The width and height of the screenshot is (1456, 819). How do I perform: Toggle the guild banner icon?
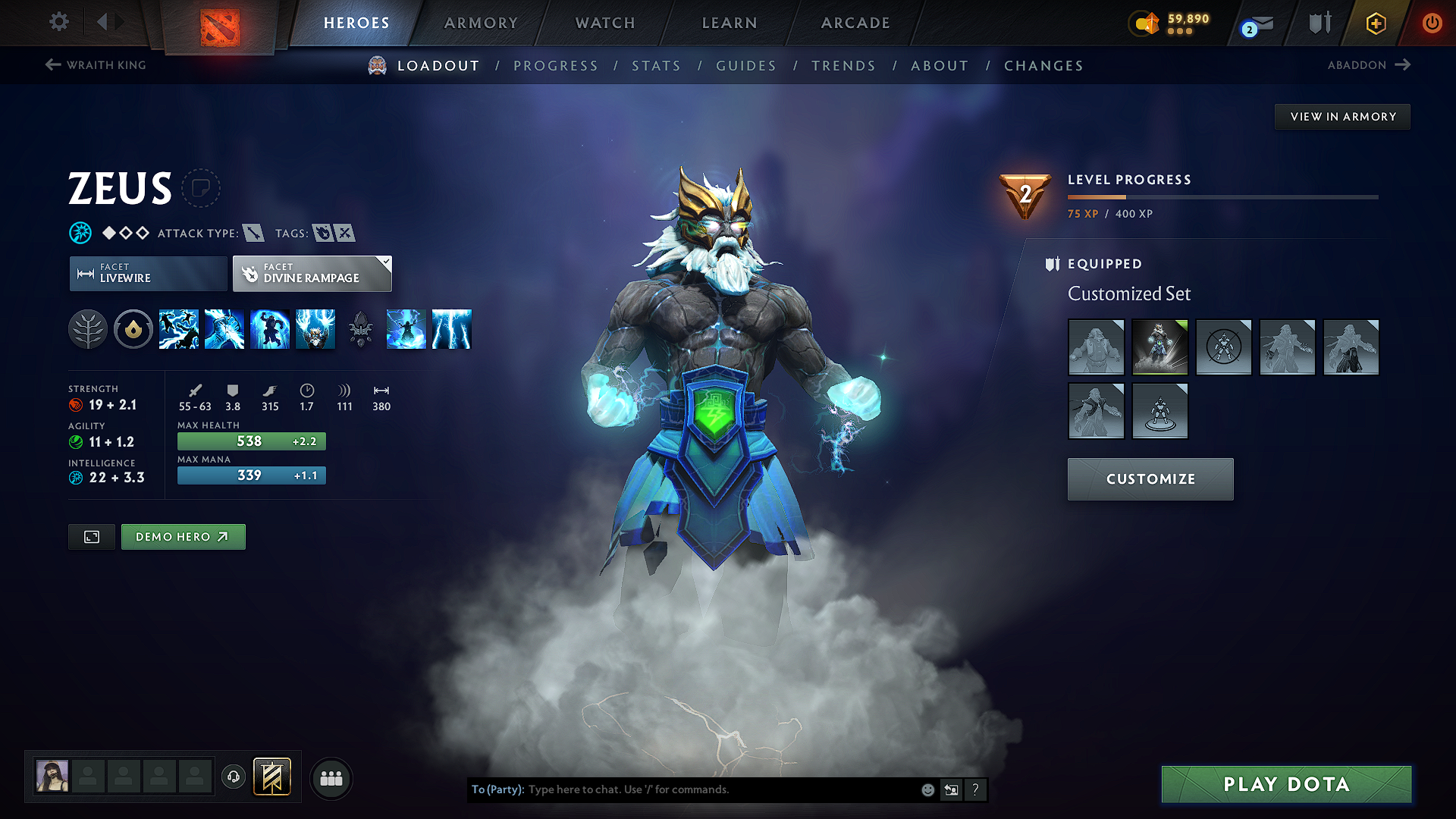click(271, 777)
